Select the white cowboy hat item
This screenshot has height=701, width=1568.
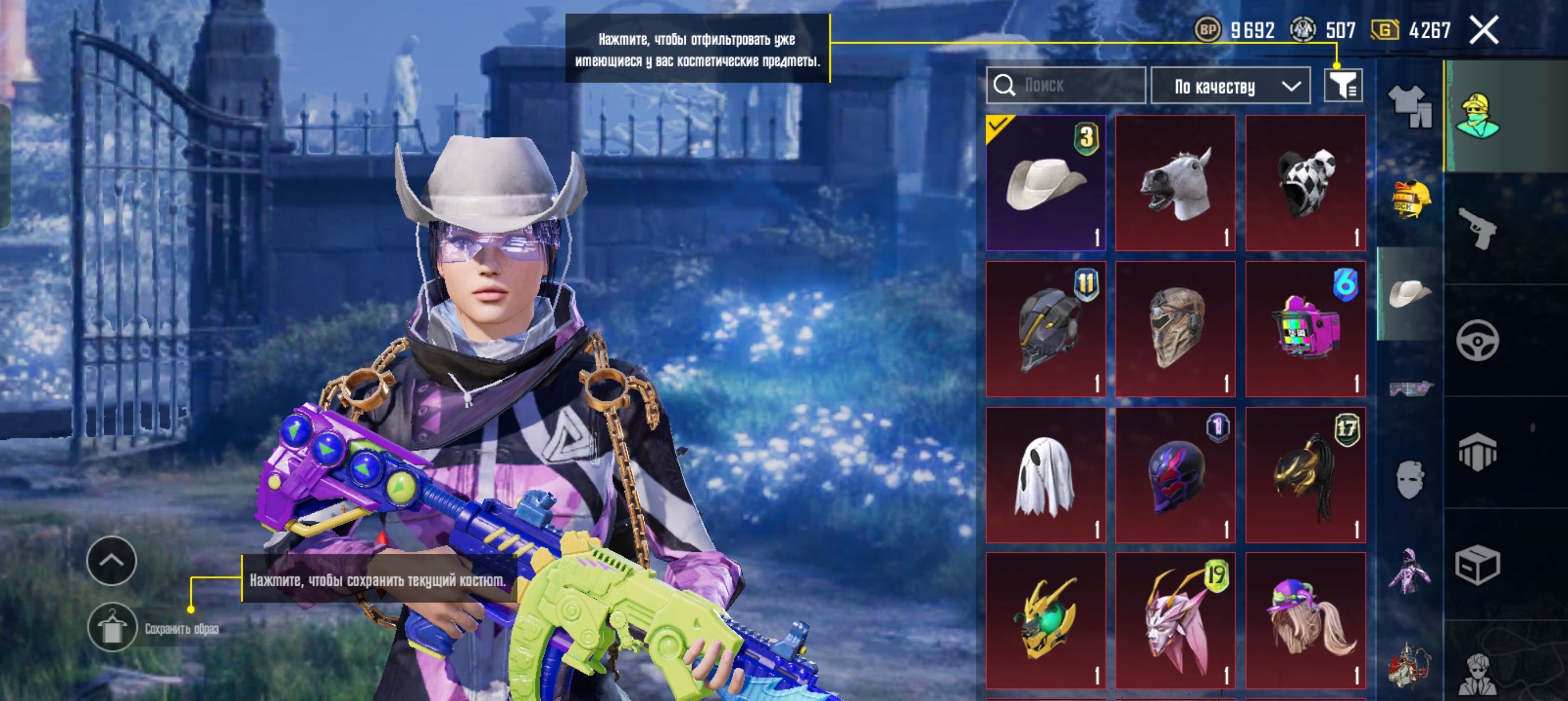click(x=1045, y=183)
